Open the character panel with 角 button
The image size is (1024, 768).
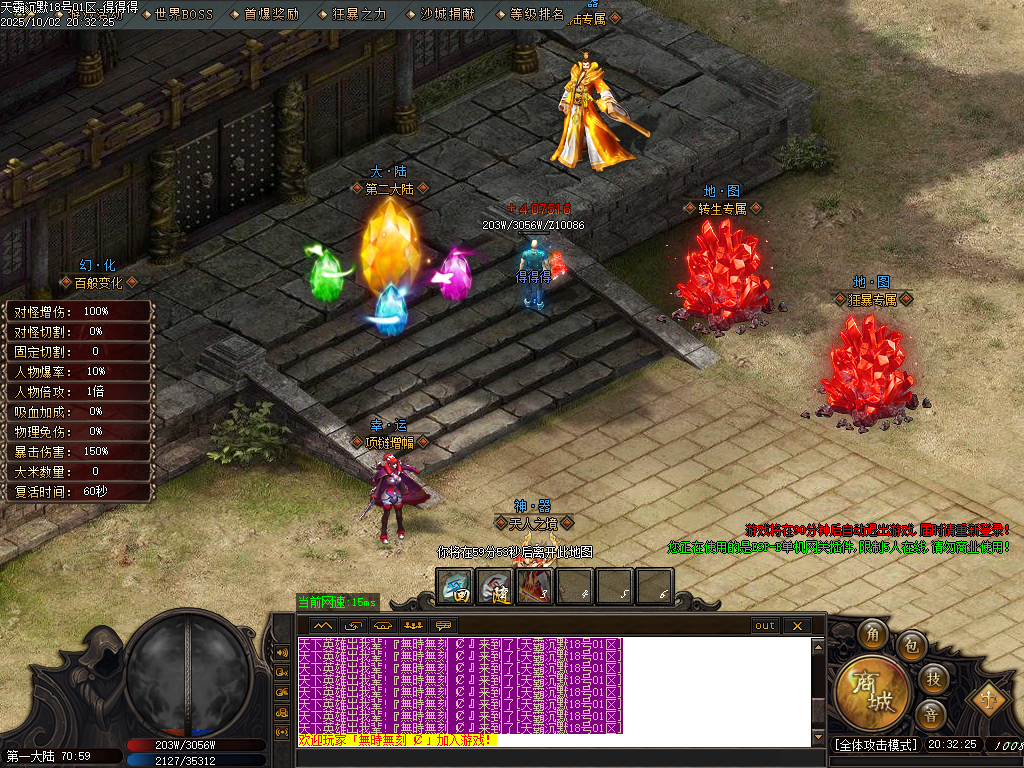[873, 633]
